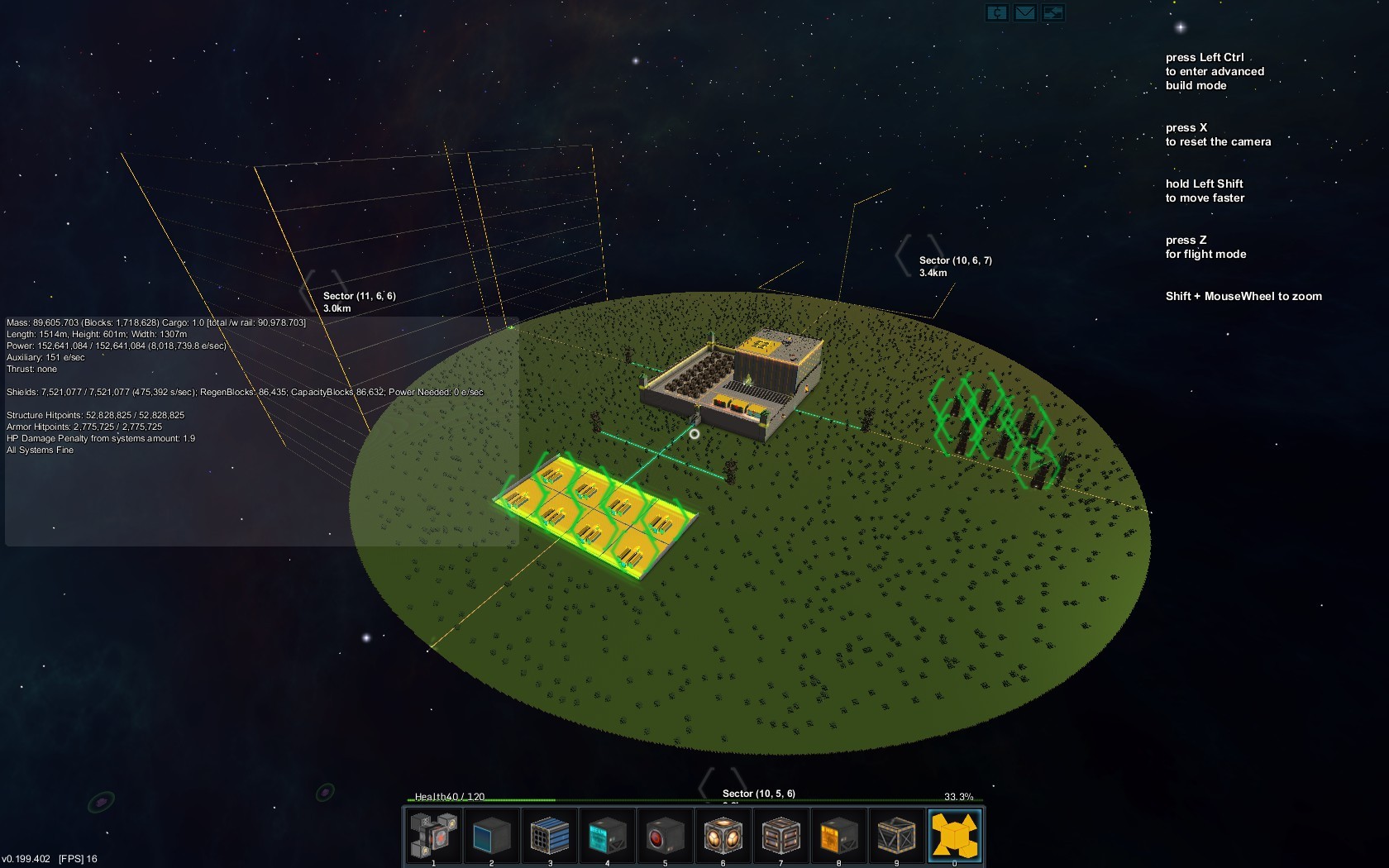
Task: Choose the dark block with blue panel
Action: click(x=492, y=835)
